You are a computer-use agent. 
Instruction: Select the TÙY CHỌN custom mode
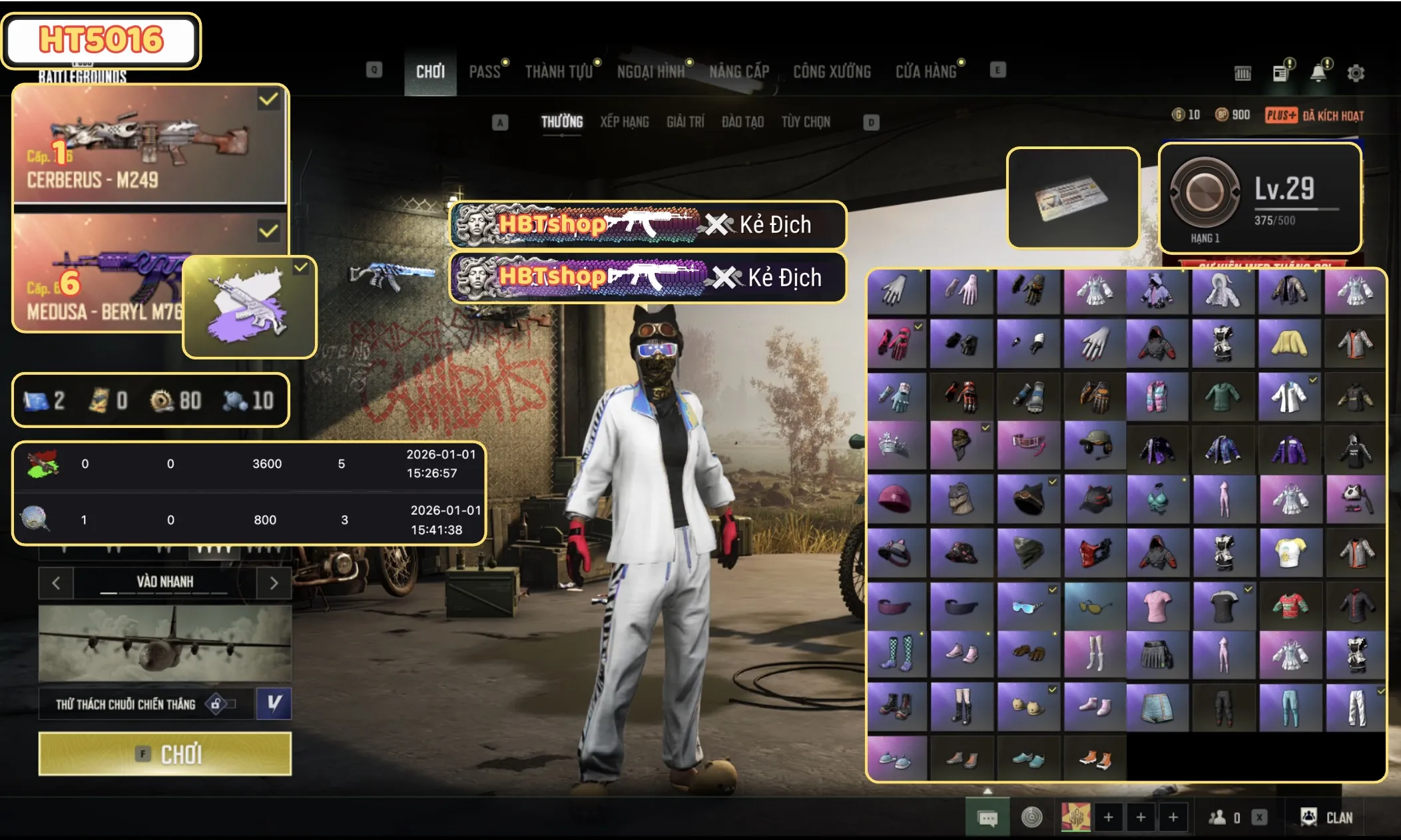click(806, 122)
